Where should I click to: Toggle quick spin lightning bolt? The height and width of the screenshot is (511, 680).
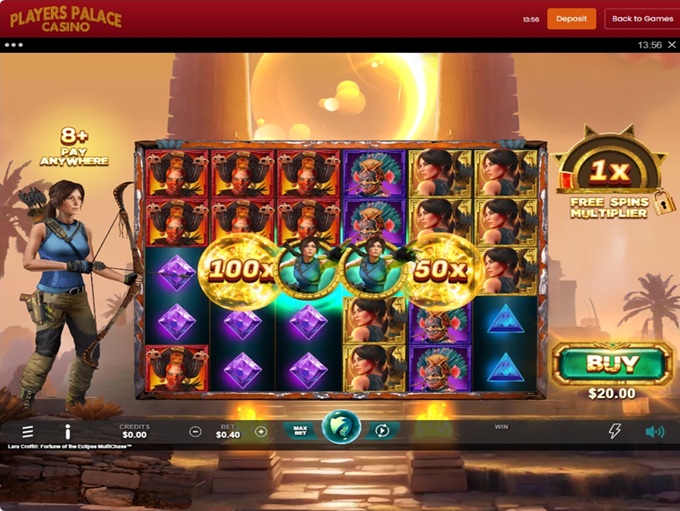(x=615, y=431)
